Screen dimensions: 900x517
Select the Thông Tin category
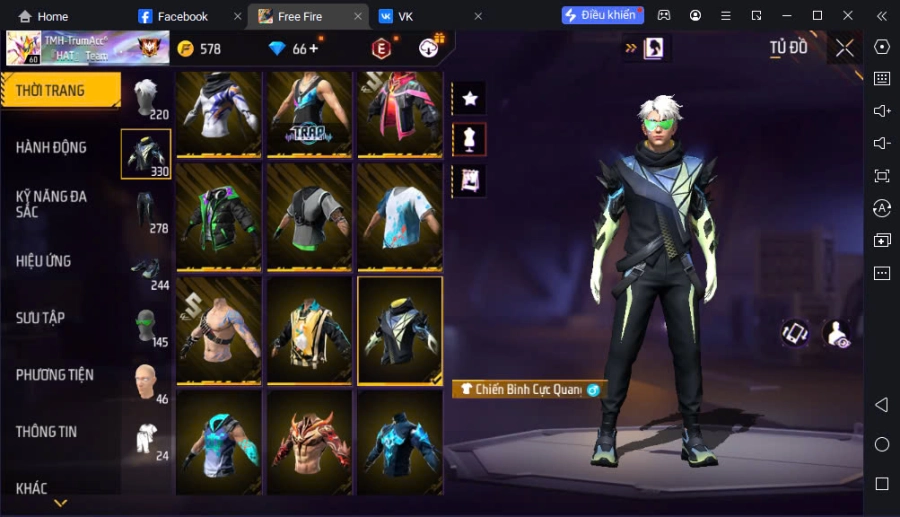tap(47, 432)
